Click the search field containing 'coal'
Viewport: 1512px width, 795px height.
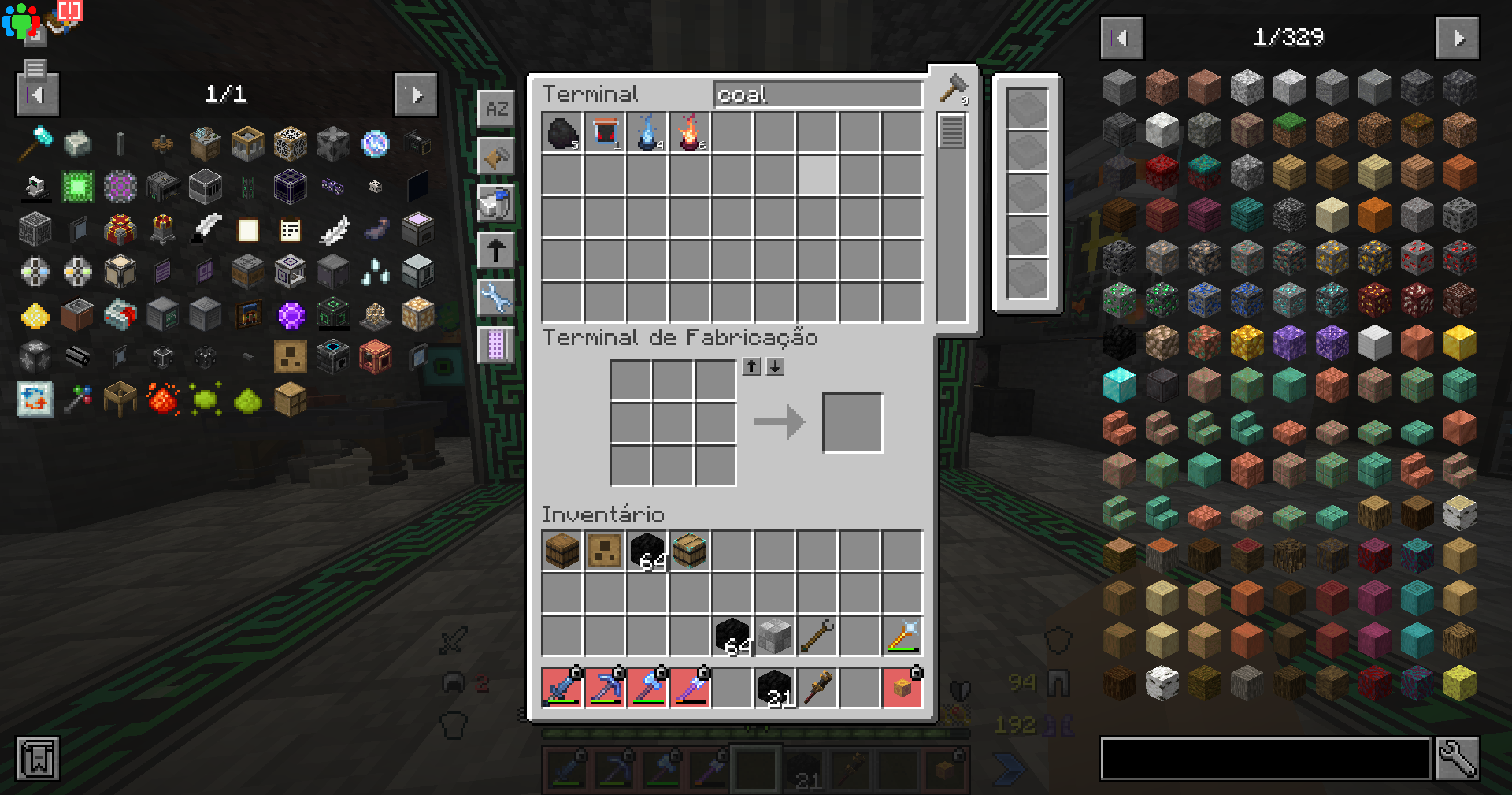(x=817, y=94)
